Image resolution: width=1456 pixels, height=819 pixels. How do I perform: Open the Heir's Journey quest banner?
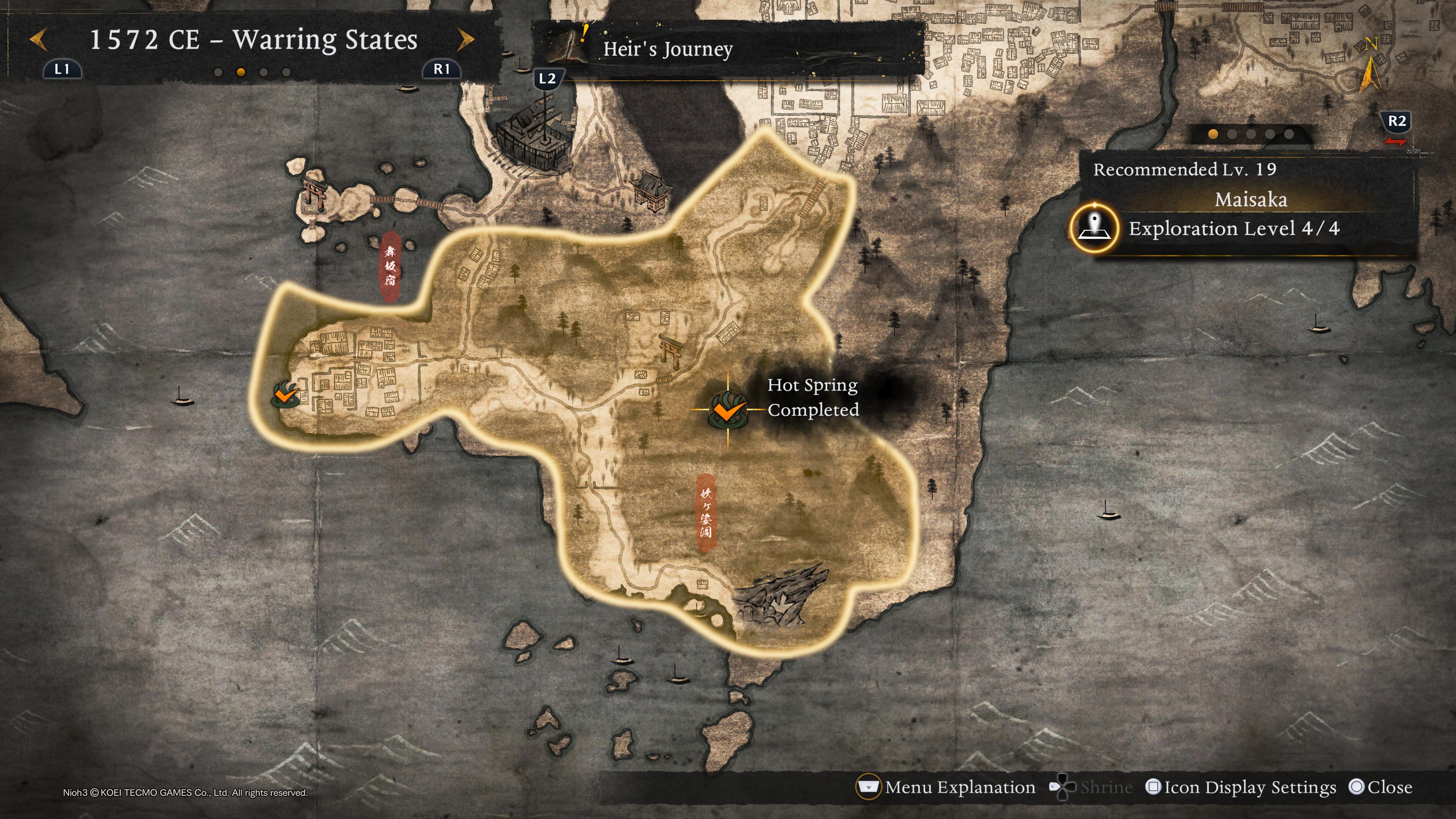tap(728, 49)
